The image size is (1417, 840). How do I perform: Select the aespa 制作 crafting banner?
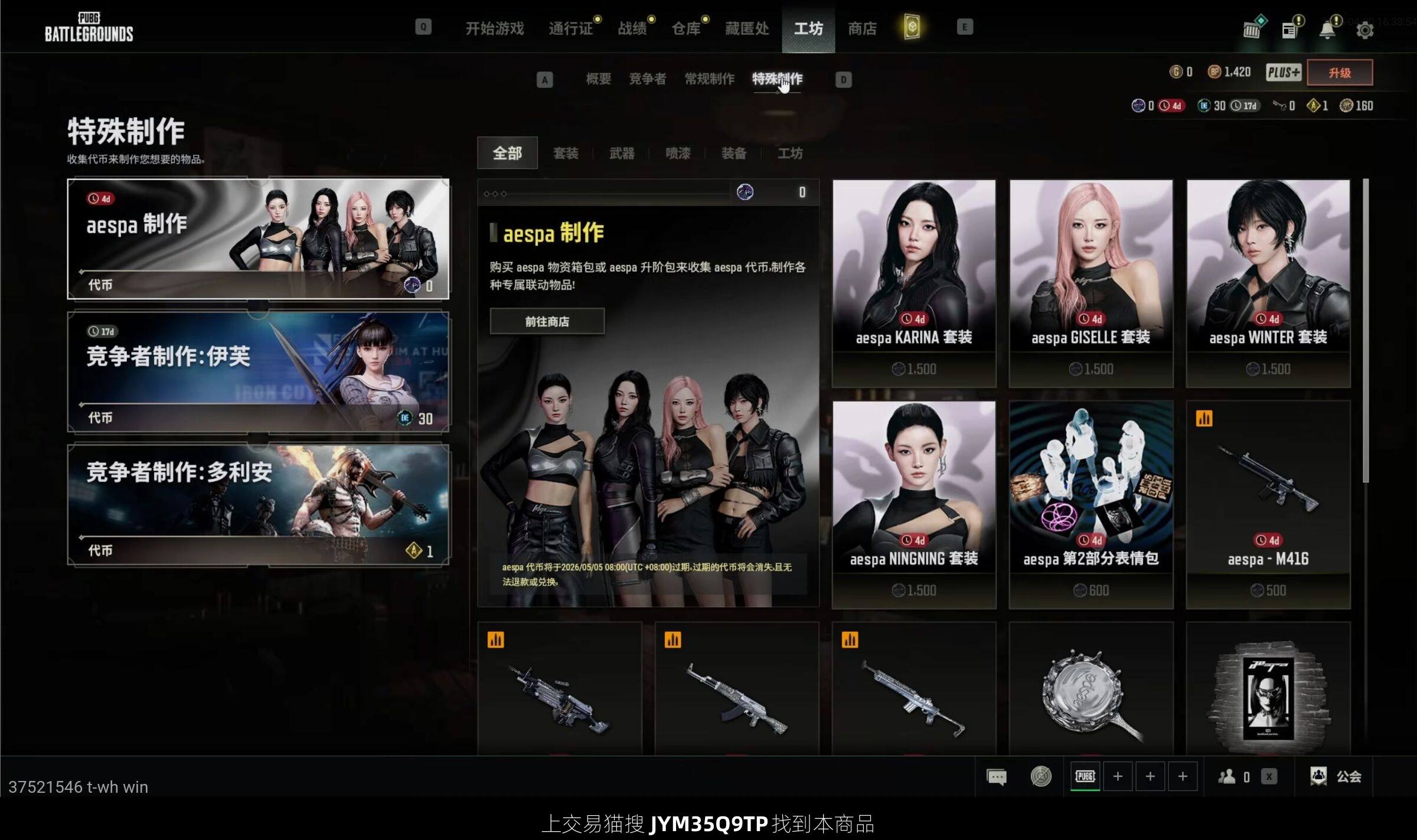click(x=258, y=238)
